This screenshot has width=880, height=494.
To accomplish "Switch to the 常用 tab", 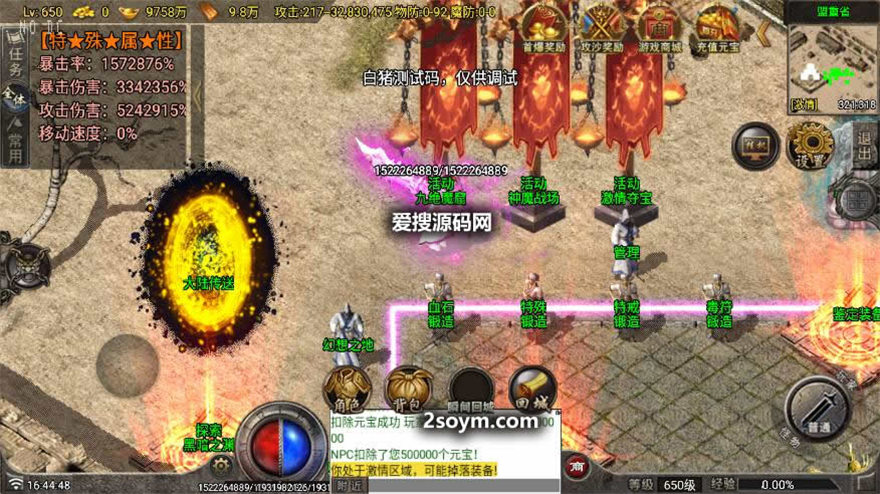I will 14,147.
